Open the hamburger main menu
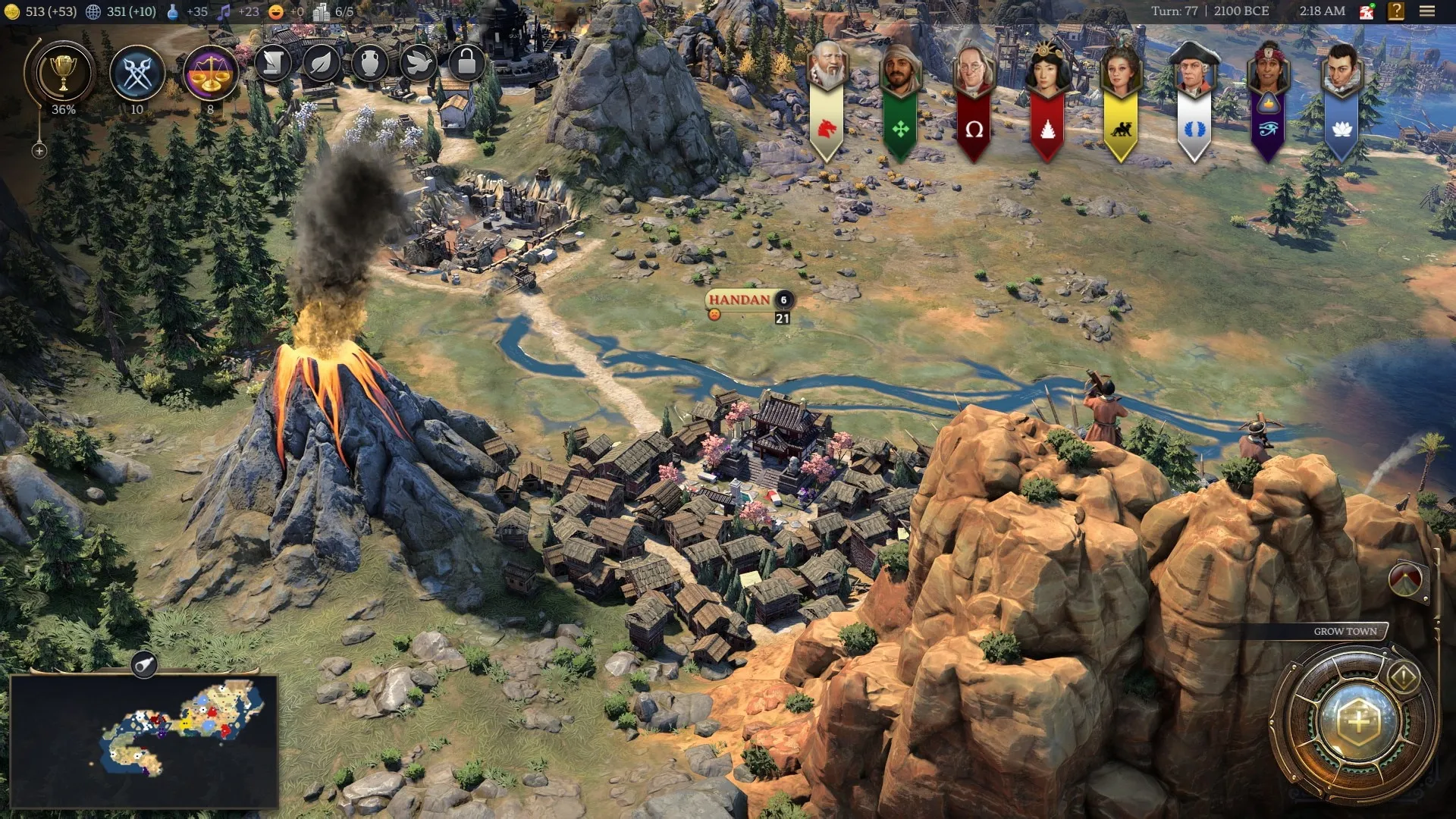This screenshot has height=819, width=1456. (1427, 11)
